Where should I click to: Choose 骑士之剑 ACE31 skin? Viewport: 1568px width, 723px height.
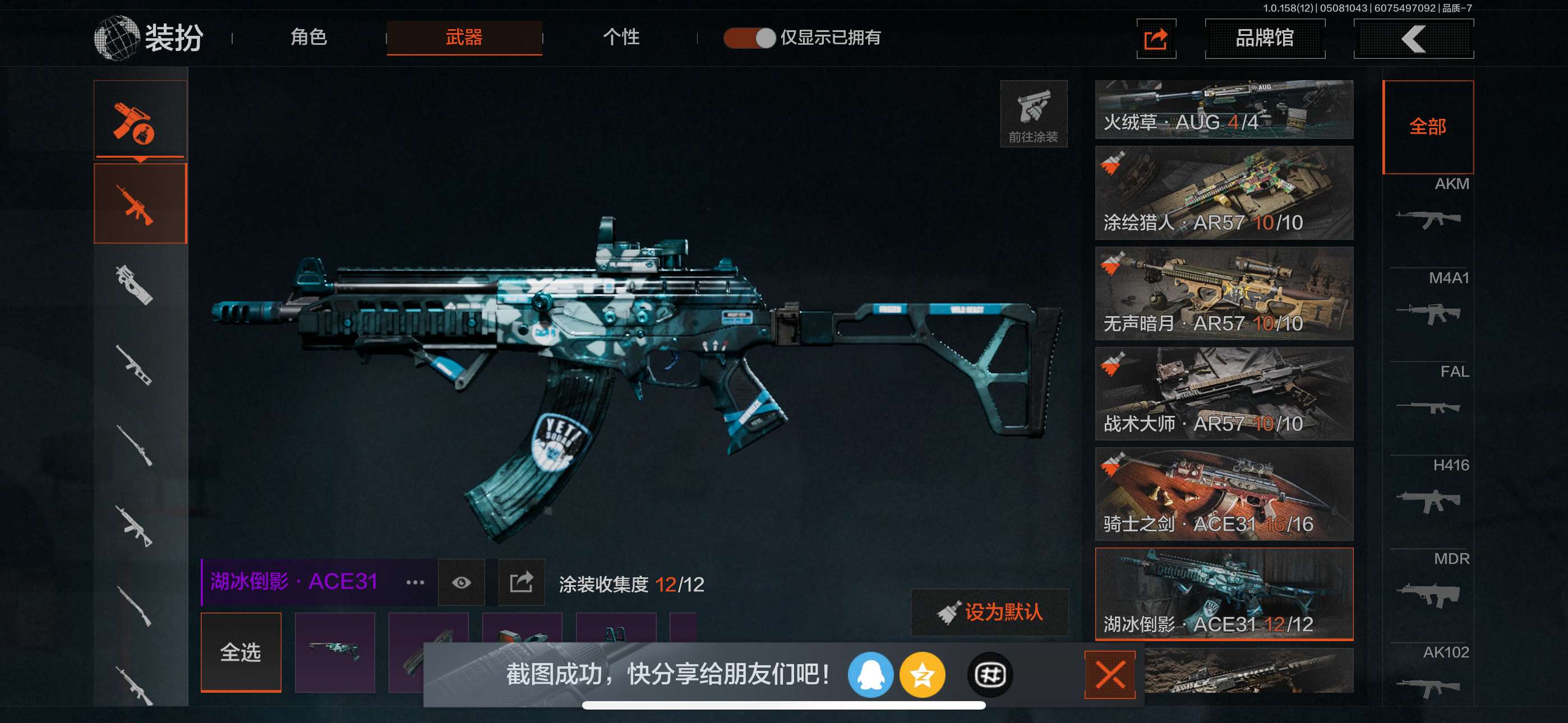pyautogui.click(x=1224, y=494)
